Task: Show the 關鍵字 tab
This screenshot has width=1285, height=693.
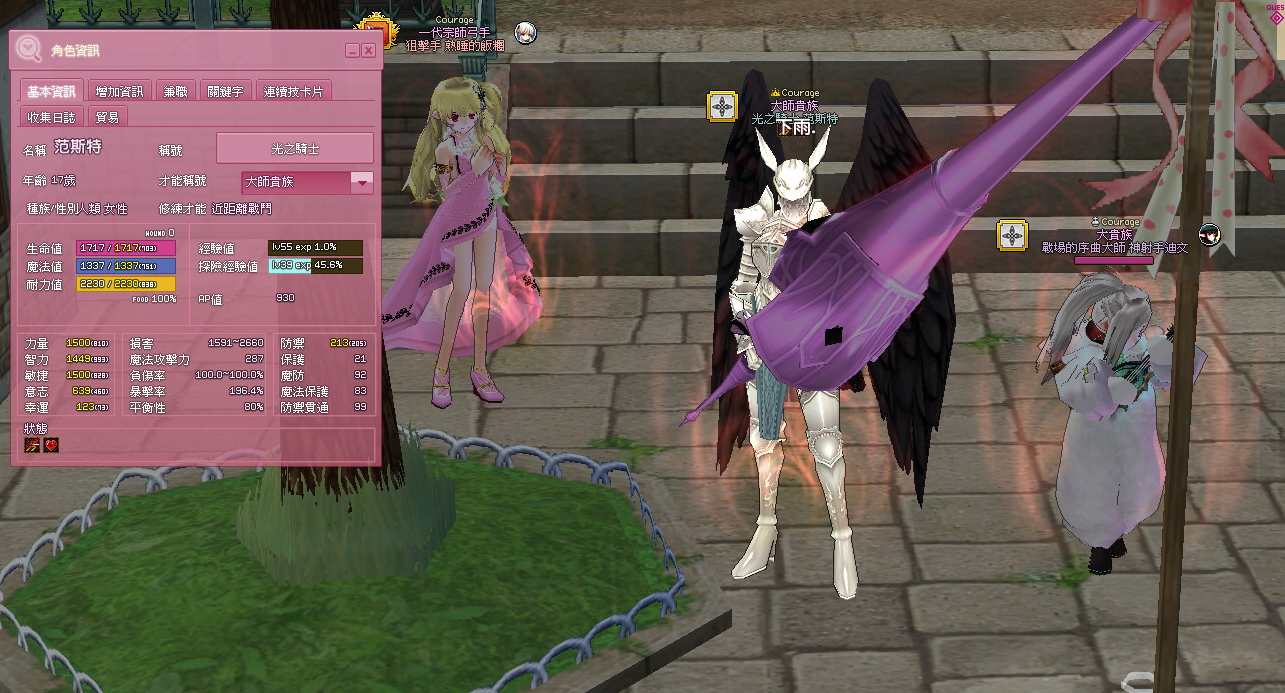Action: 225,91
